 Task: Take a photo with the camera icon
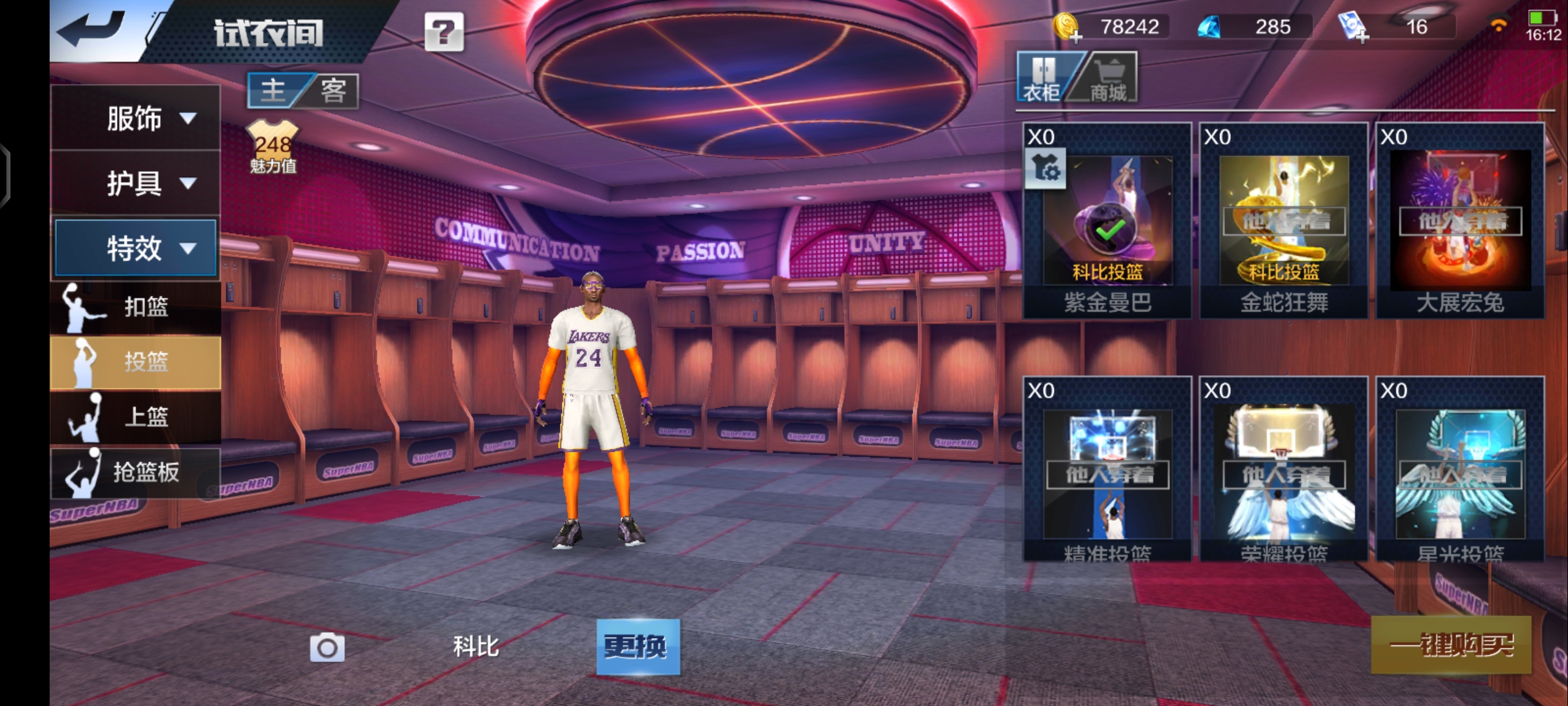(x=327, y=647)
